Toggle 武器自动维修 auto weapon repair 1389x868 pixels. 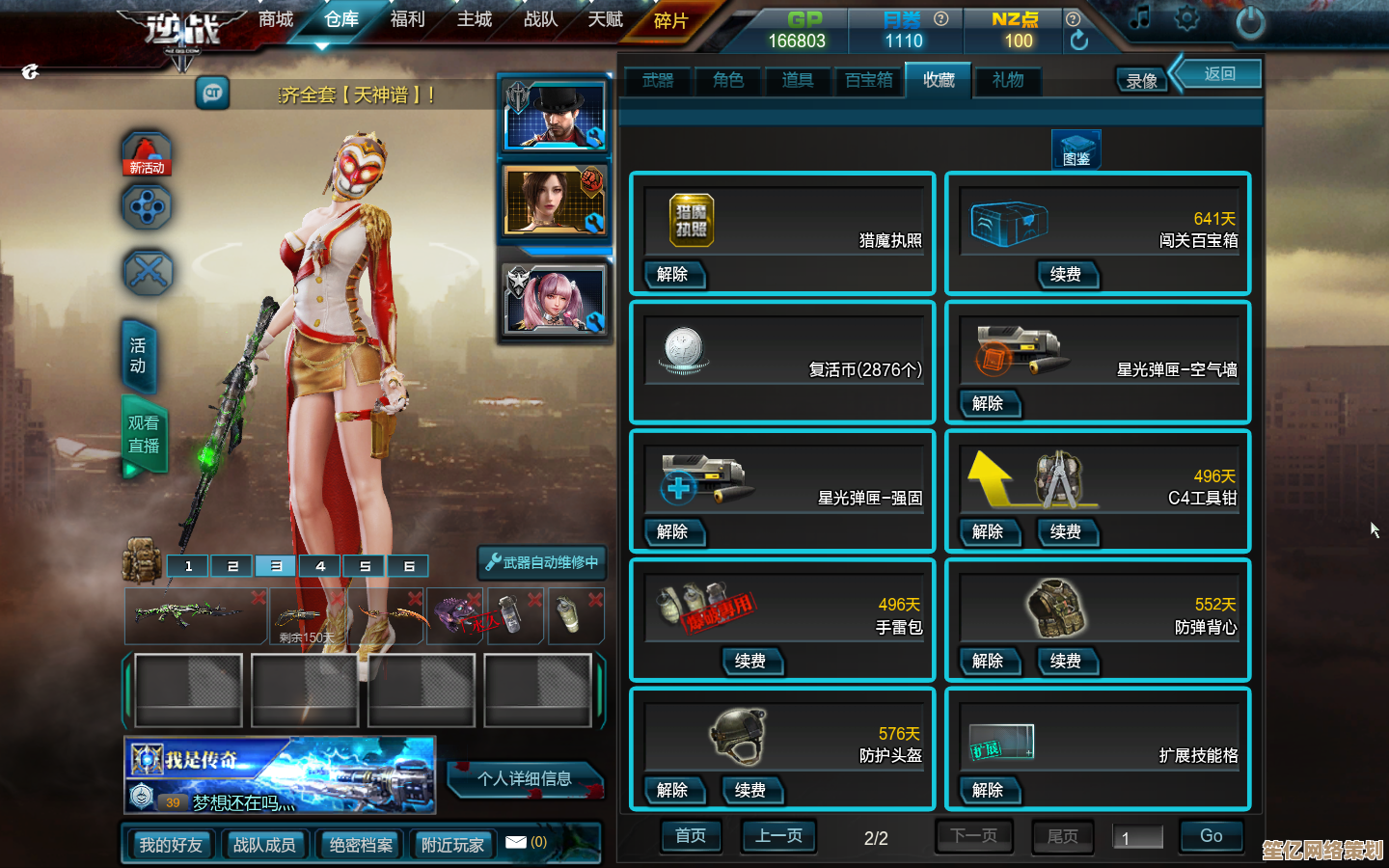point(542,562)
